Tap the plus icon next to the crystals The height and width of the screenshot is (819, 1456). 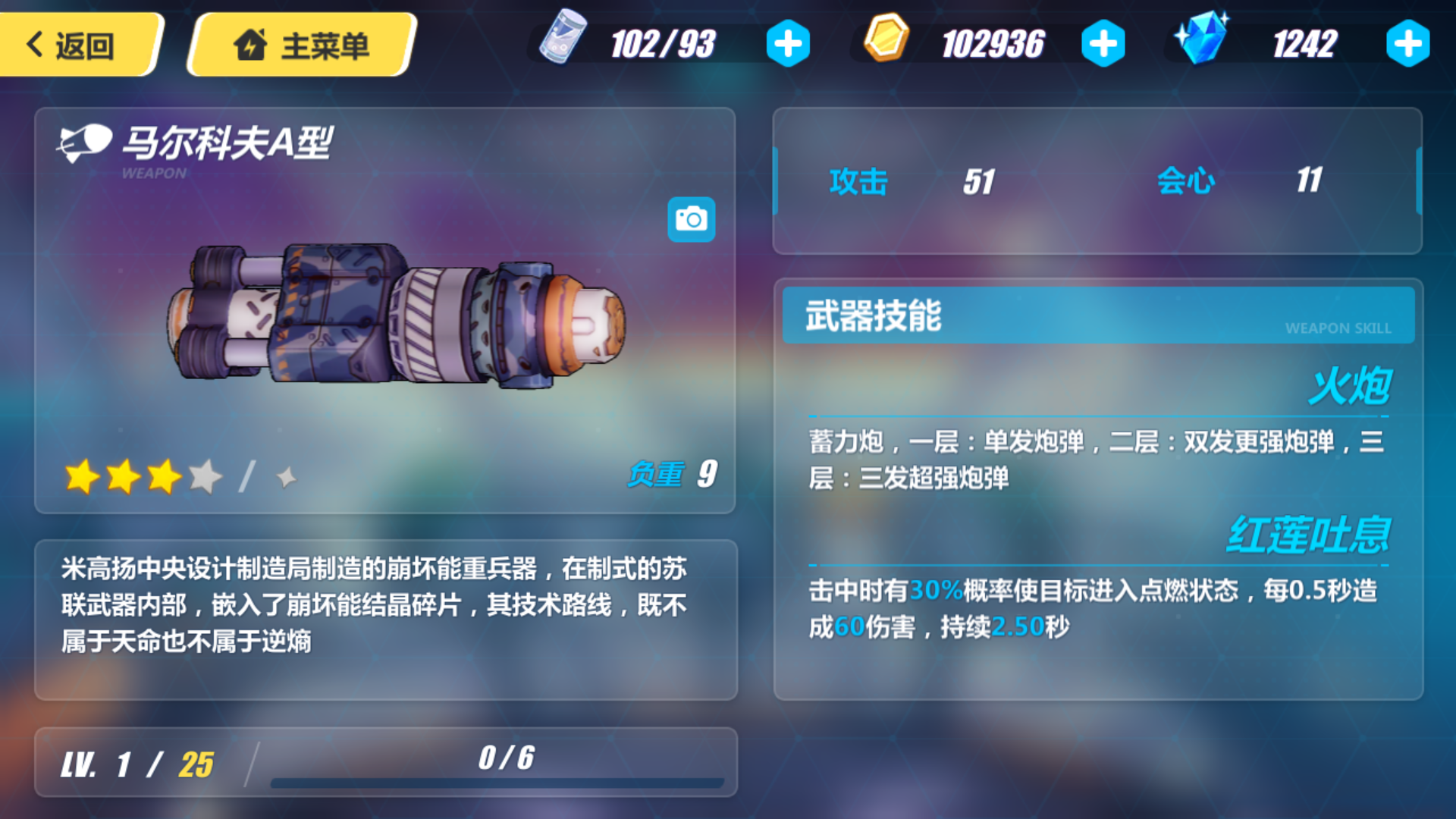click(x=1407, y=43)
